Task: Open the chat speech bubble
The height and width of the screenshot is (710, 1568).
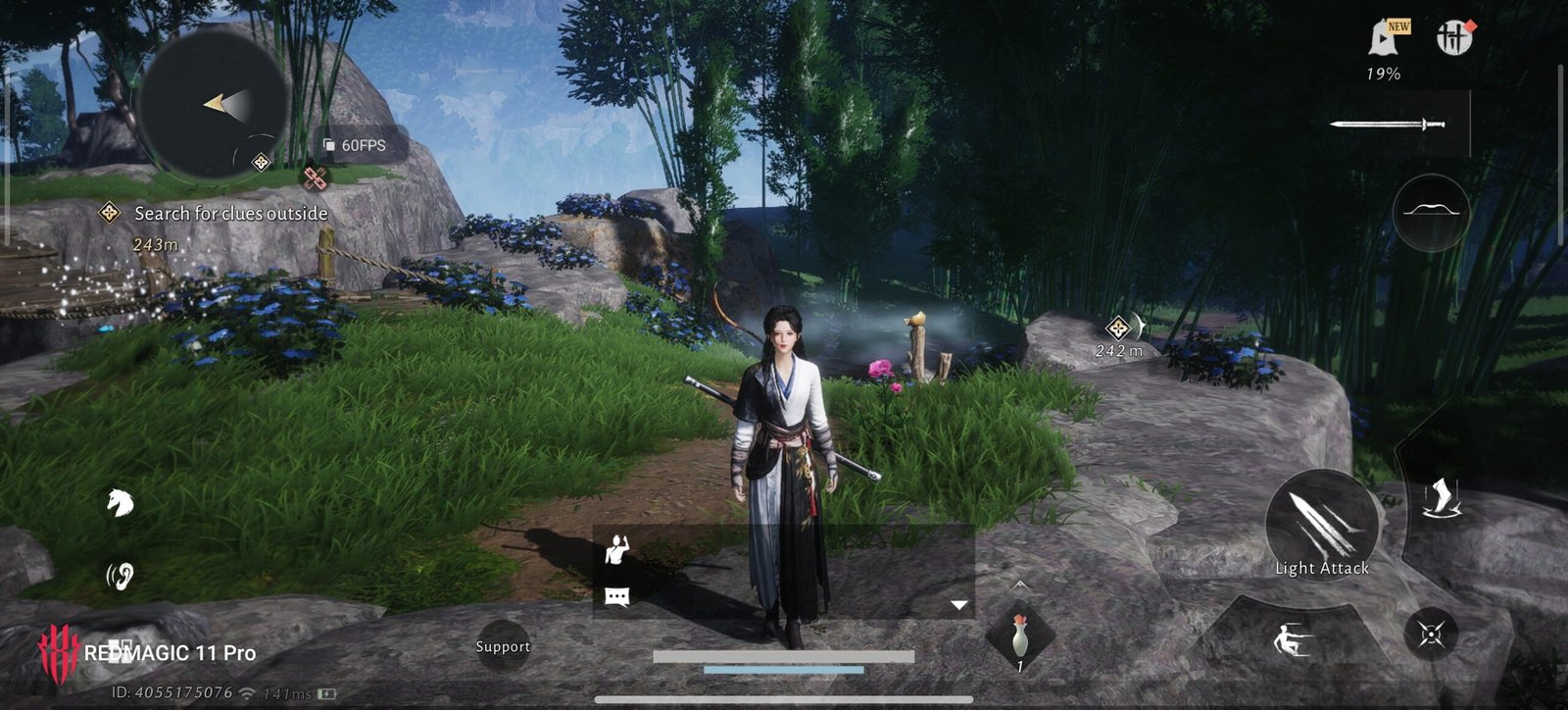Action: click(616, 596)
